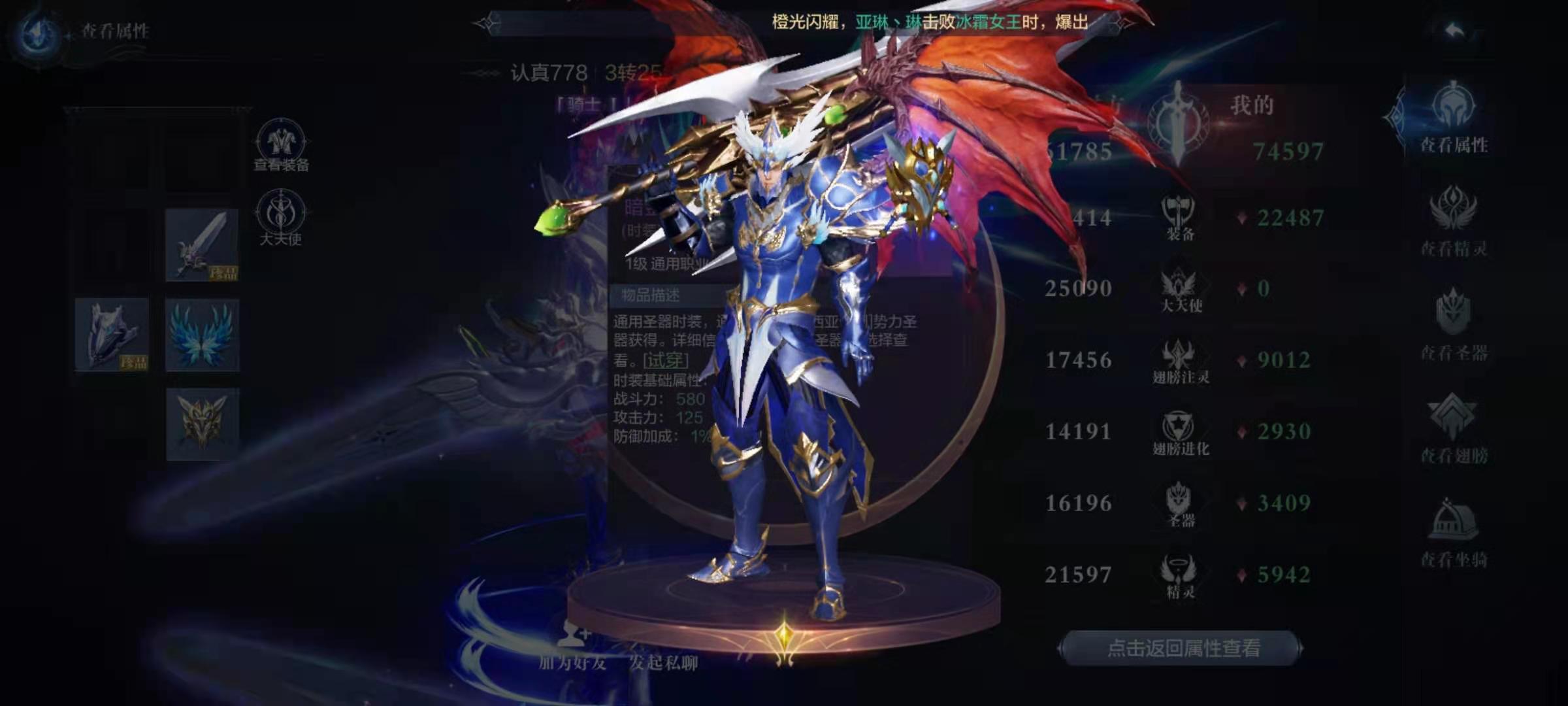Choose the 翅膀进化 comparison icon

(1180, 433)
